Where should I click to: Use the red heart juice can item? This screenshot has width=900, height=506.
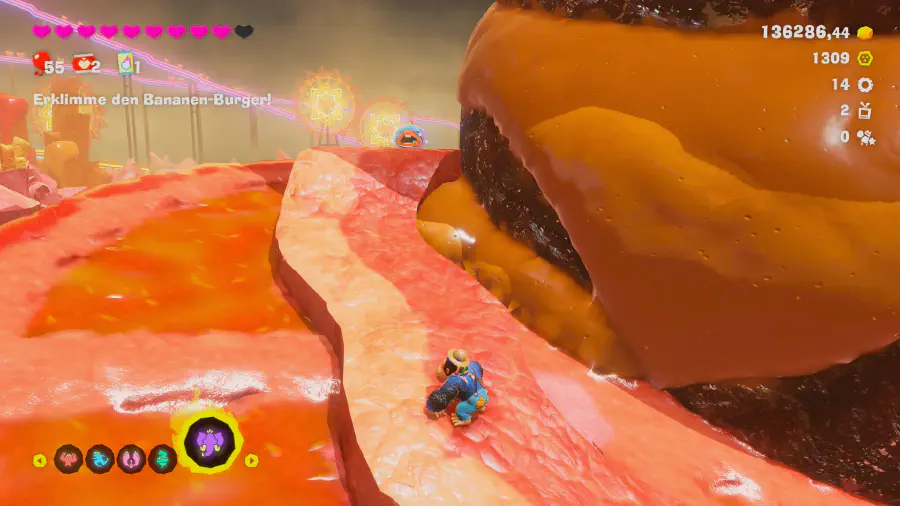click(82, 64)
